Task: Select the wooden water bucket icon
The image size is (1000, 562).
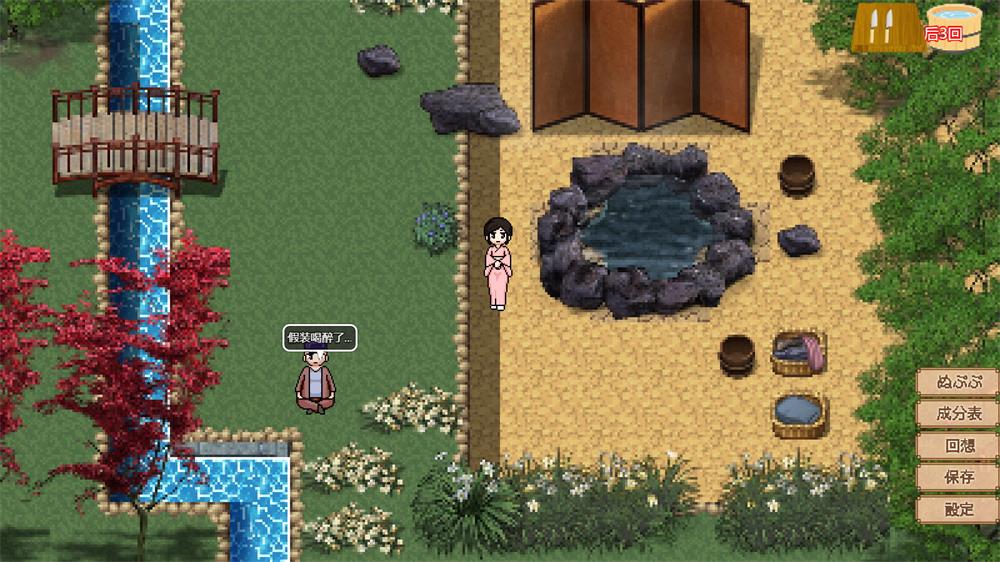Action: click(953, 27)
